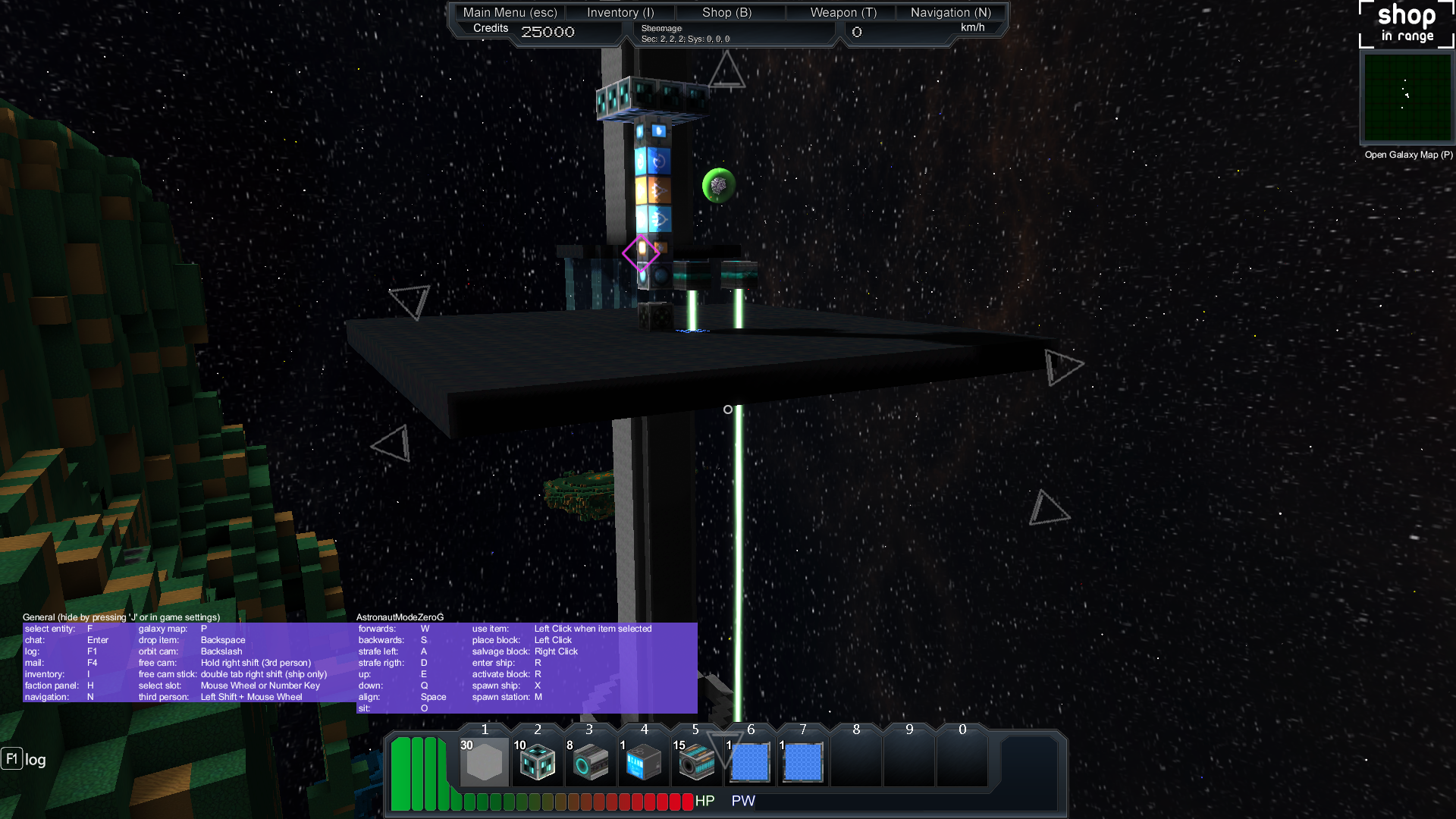Open the Weapon menu
The height and width of the screenshot is (819, 1456).
click(x=843, y=12)
